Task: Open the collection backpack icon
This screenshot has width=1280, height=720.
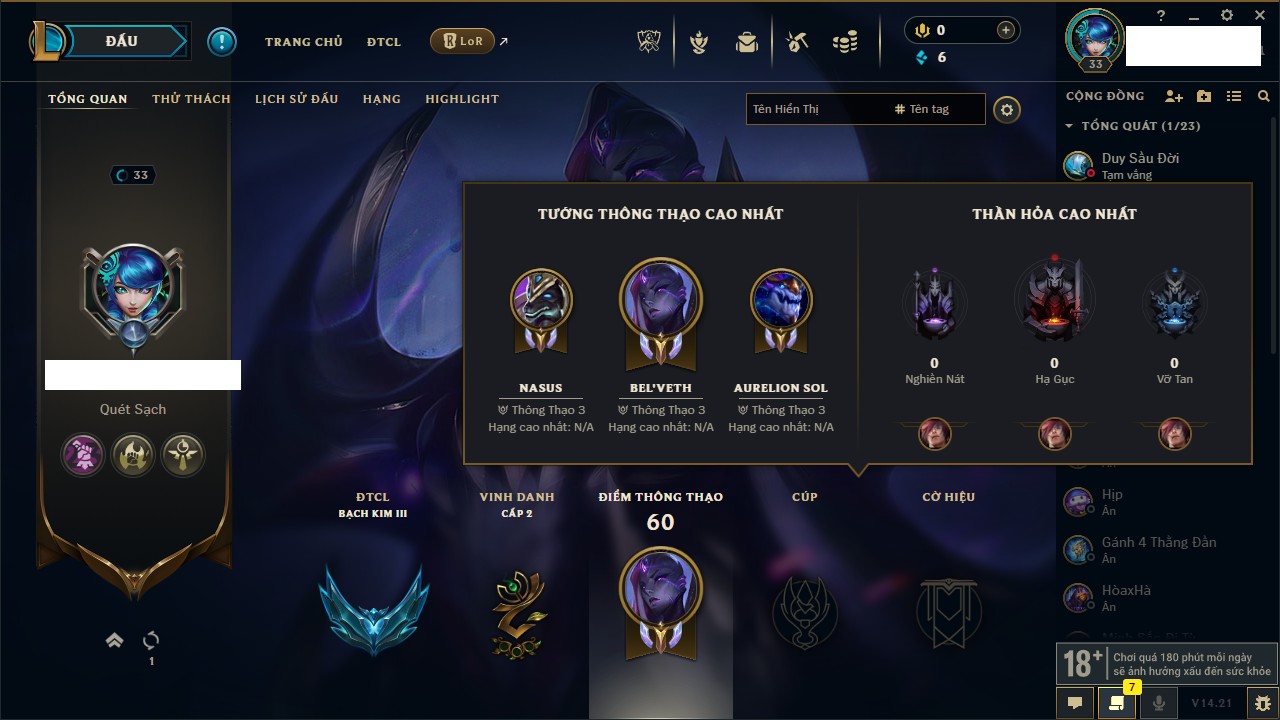Action: point(746,42)
